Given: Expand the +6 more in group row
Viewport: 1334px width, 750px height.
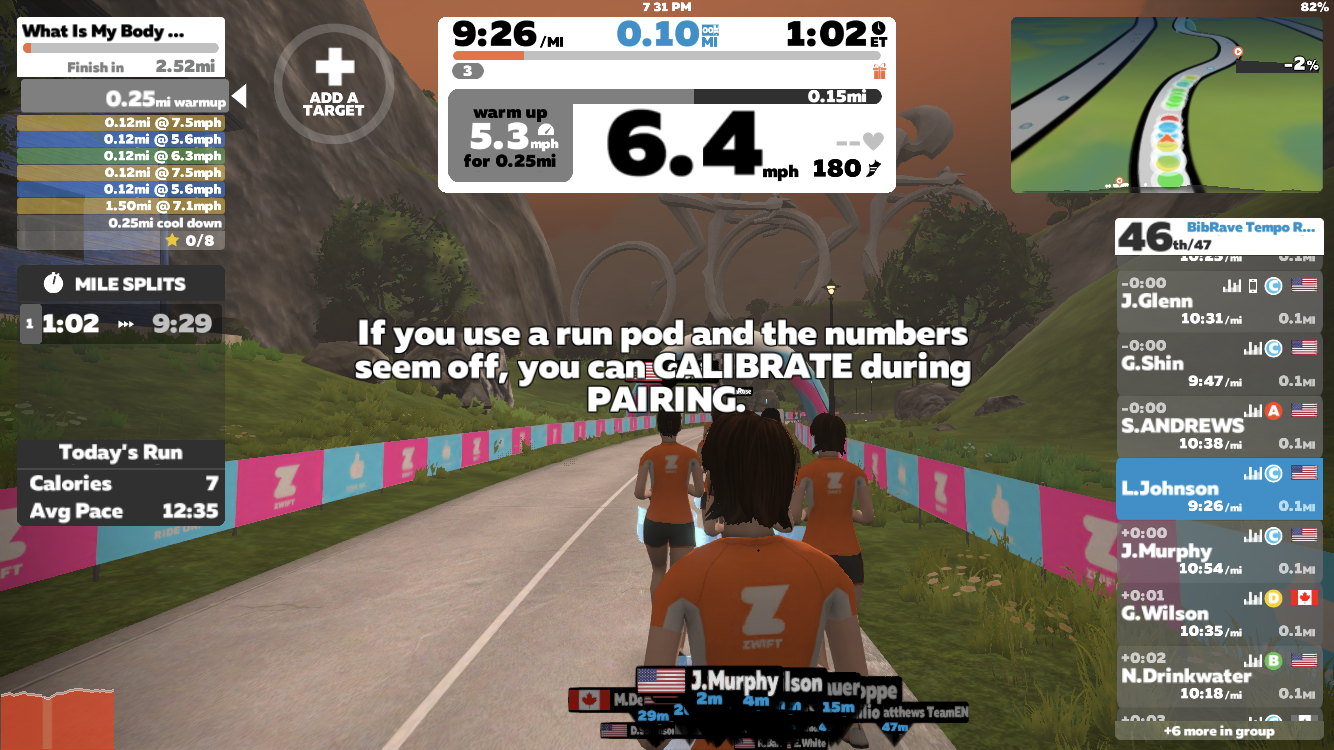Looking at the screenshot, I should (1218, 731).
